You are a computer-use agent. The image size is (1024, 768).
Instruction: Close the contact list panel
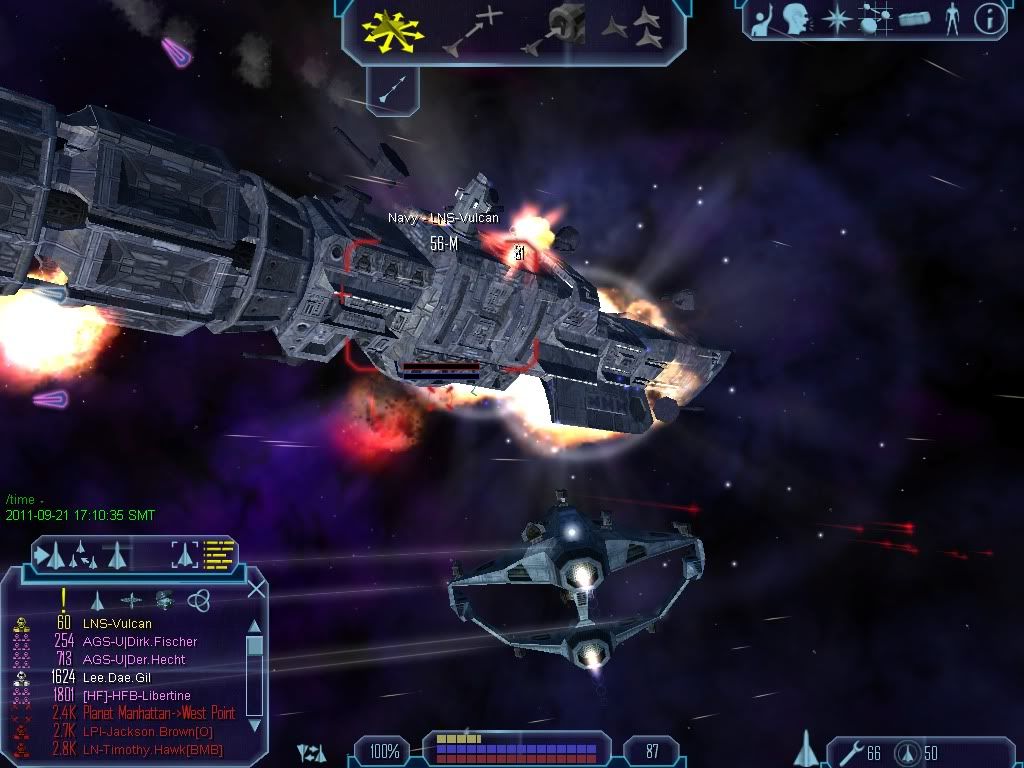(x=256, y=588)
